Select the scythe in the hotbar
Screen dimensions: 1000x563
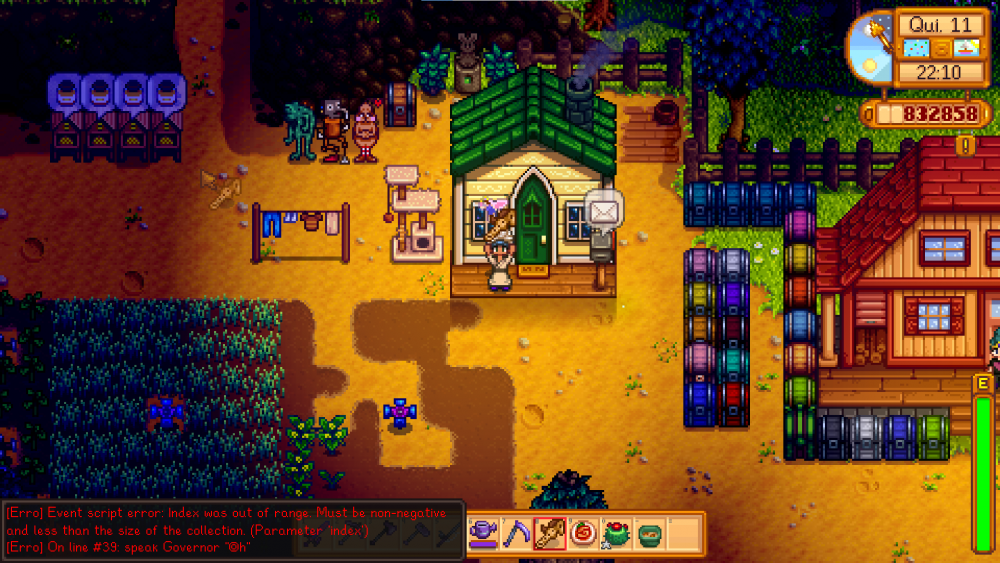tap(516, 533)
